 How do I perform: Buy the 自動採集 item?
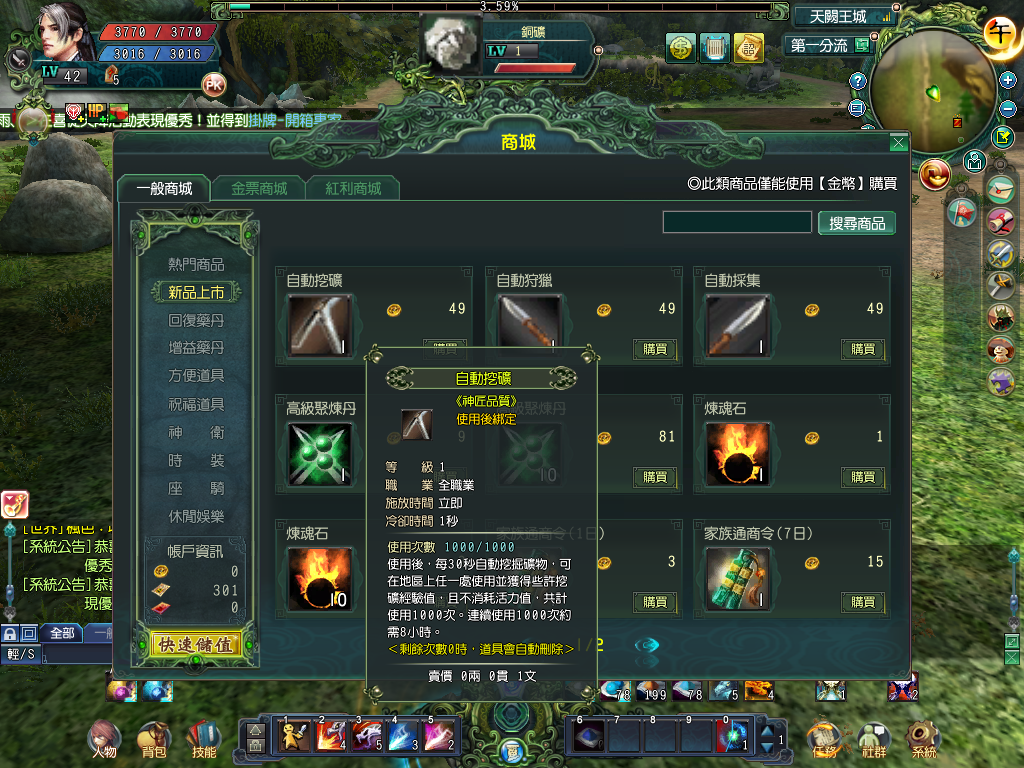[x=863, y=349]
